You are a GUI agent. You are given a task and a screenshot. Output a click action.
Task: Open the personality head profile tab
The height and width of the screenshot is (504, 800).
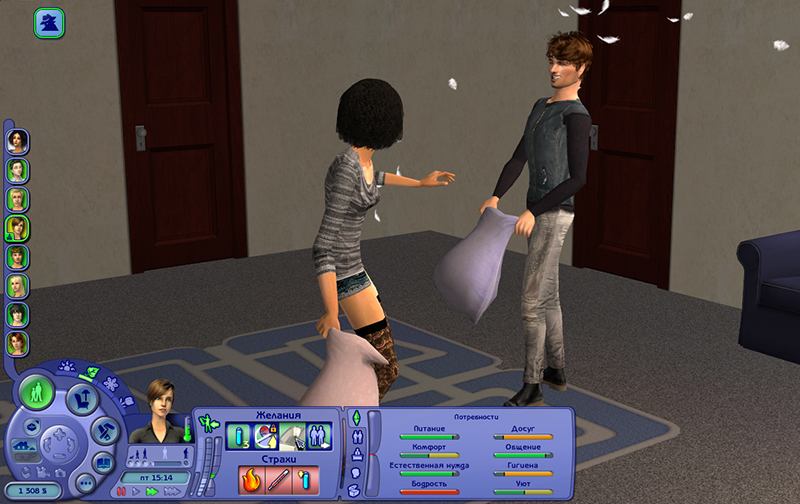tap(355, 472)
